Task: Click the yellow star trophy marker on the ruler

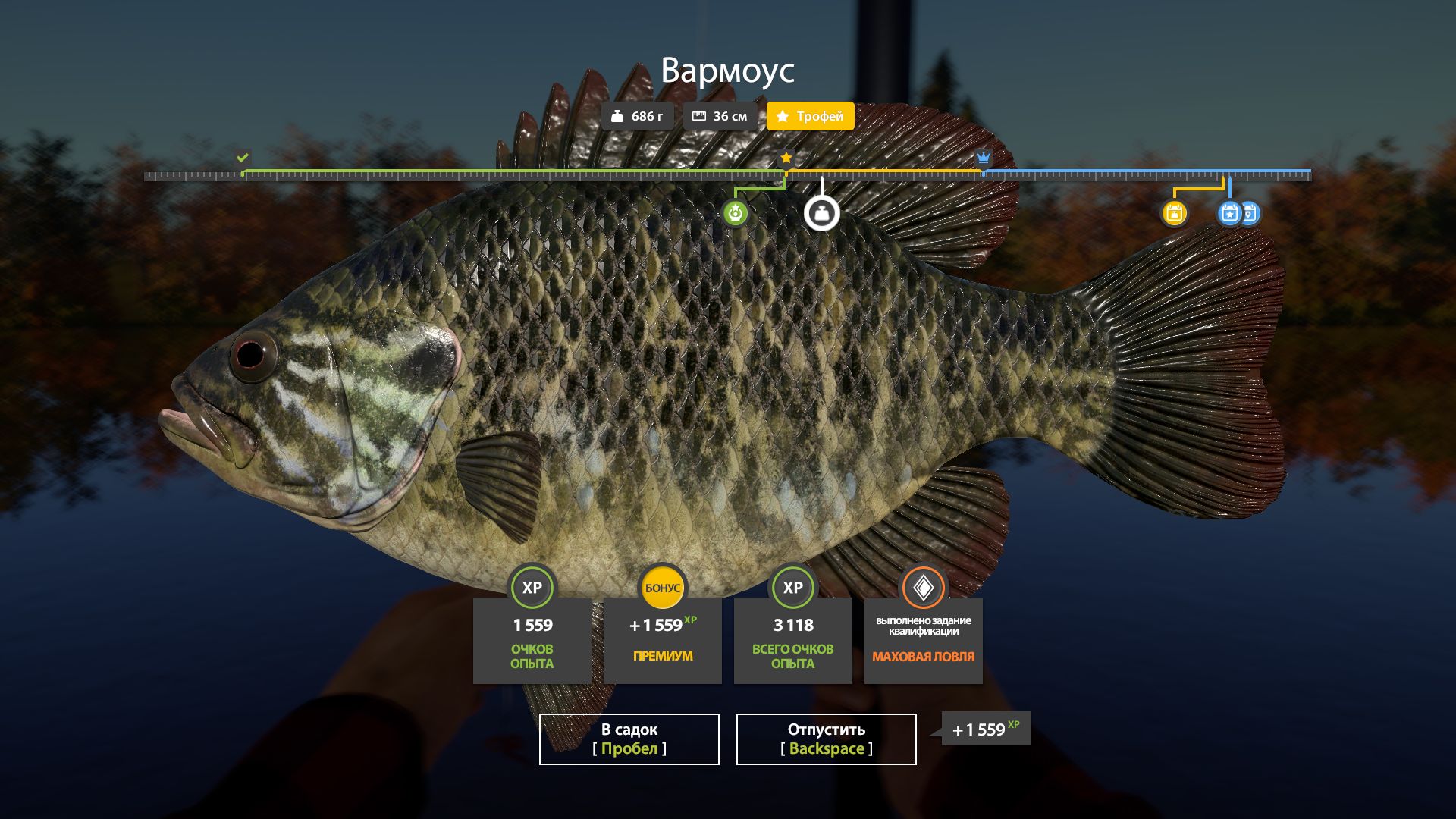Action: coord(786,158)
